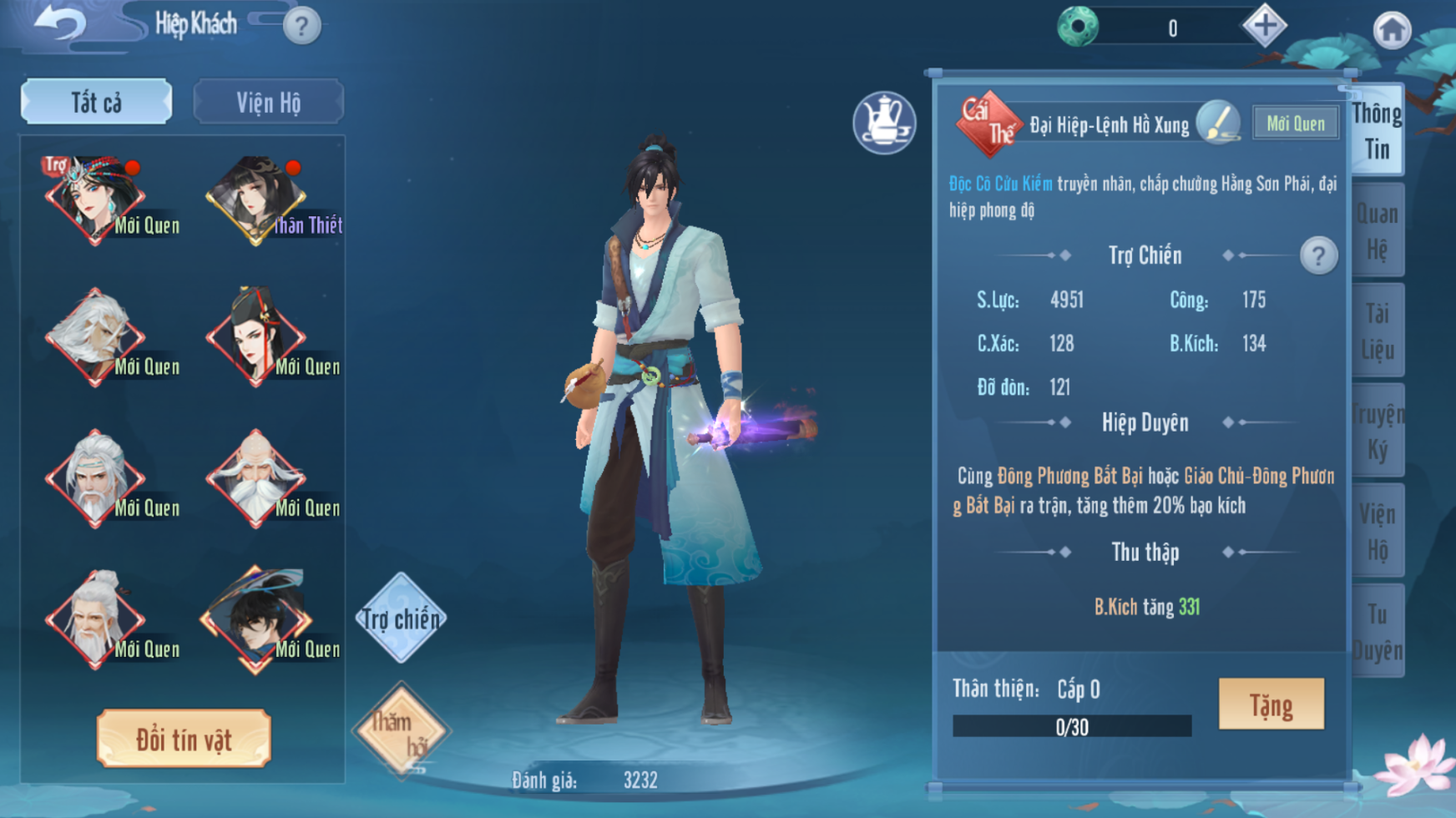Choose the Thăm hỏi diamond button

click(x=402, y=731)
